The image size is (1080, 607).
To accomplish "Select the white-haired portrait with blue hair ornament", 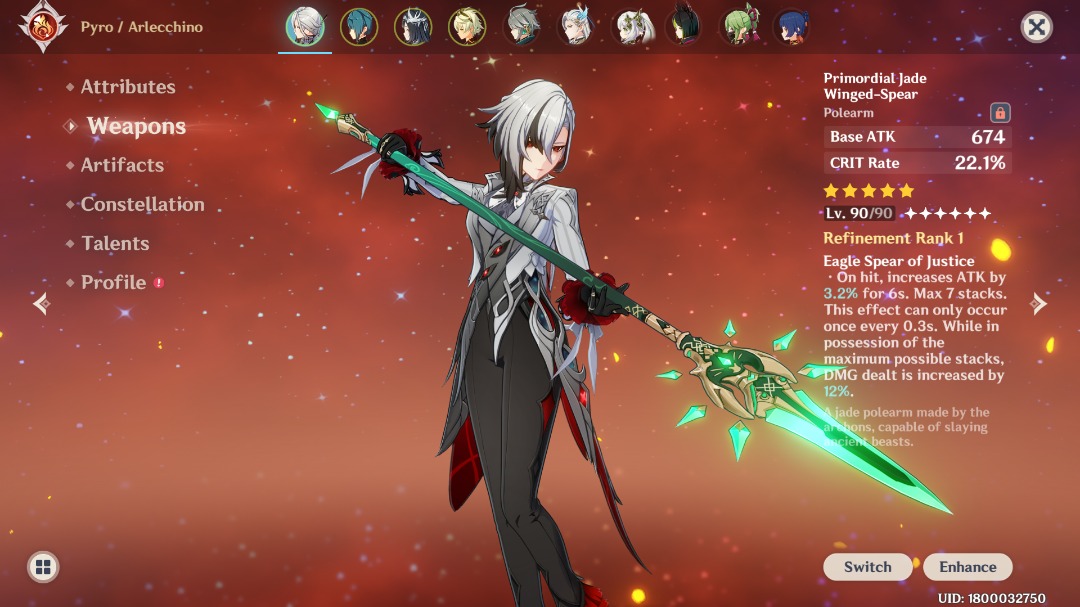I will coord(576,27).
